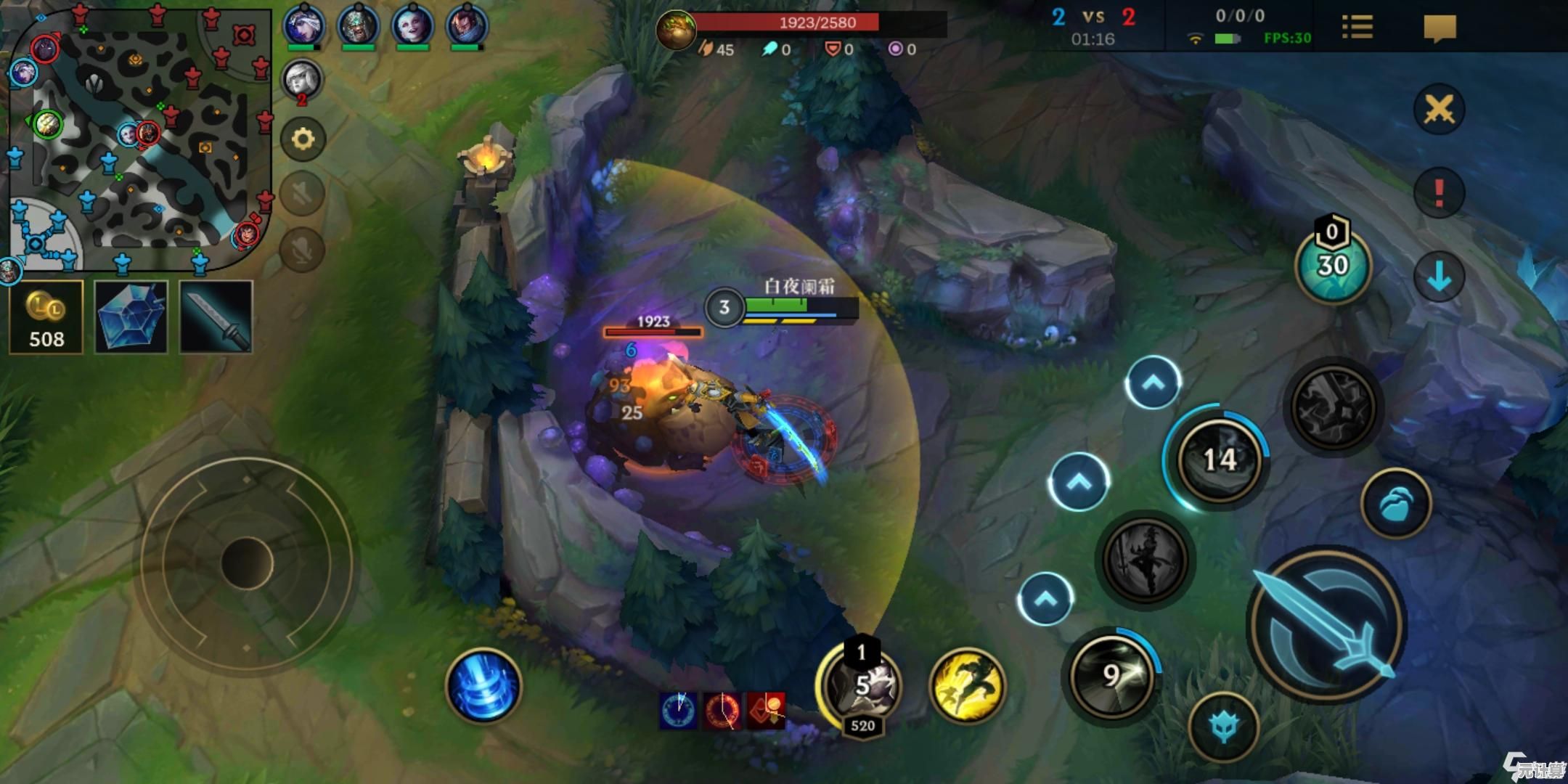Image resolution: width=1568 pixels, height=784 pixels.
Task: Activate the yellow Flash summoner spell
Action: click(x=966, y=686)
